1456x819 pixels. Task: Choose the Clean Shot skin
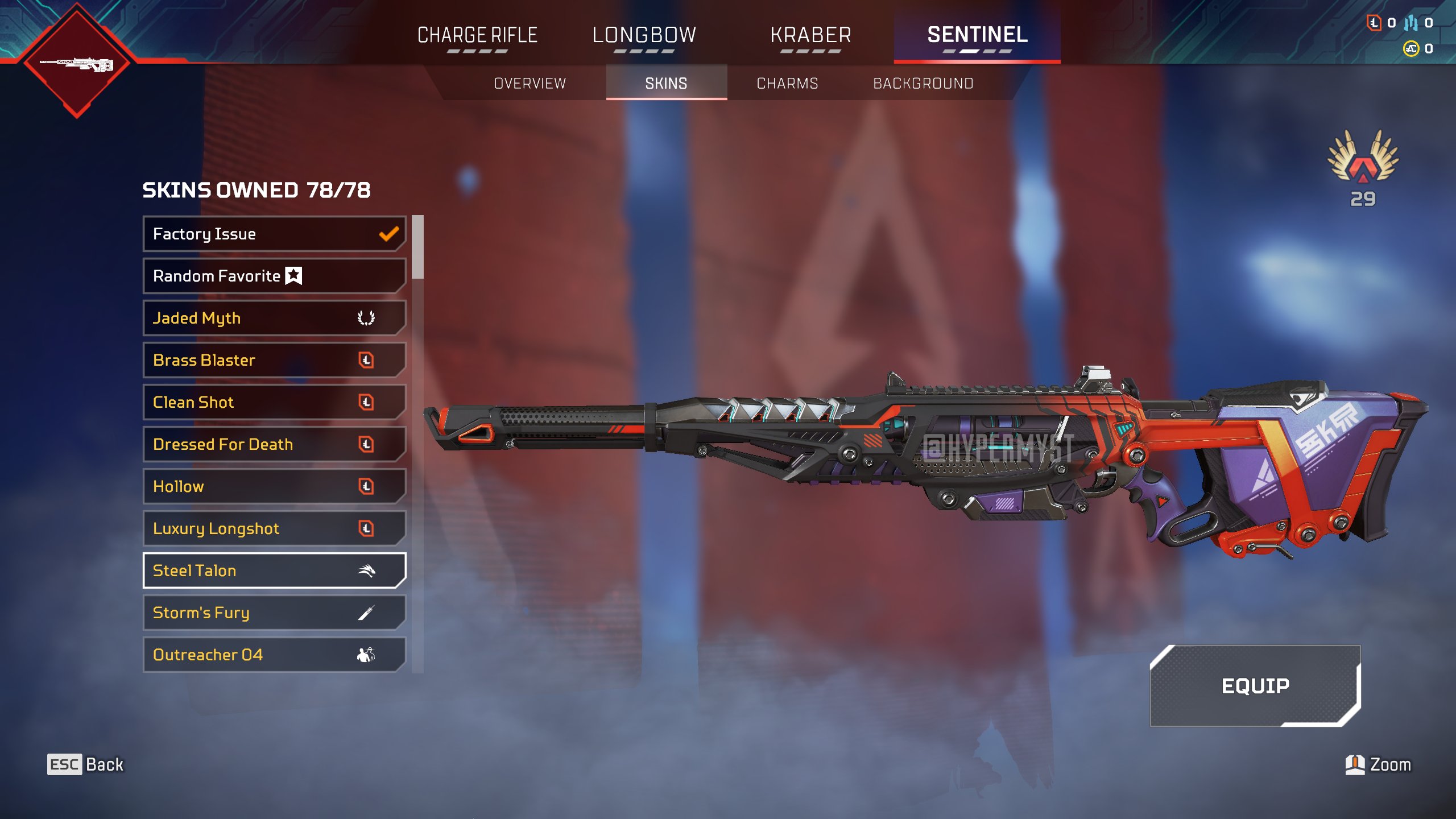(x=274, y=402)
